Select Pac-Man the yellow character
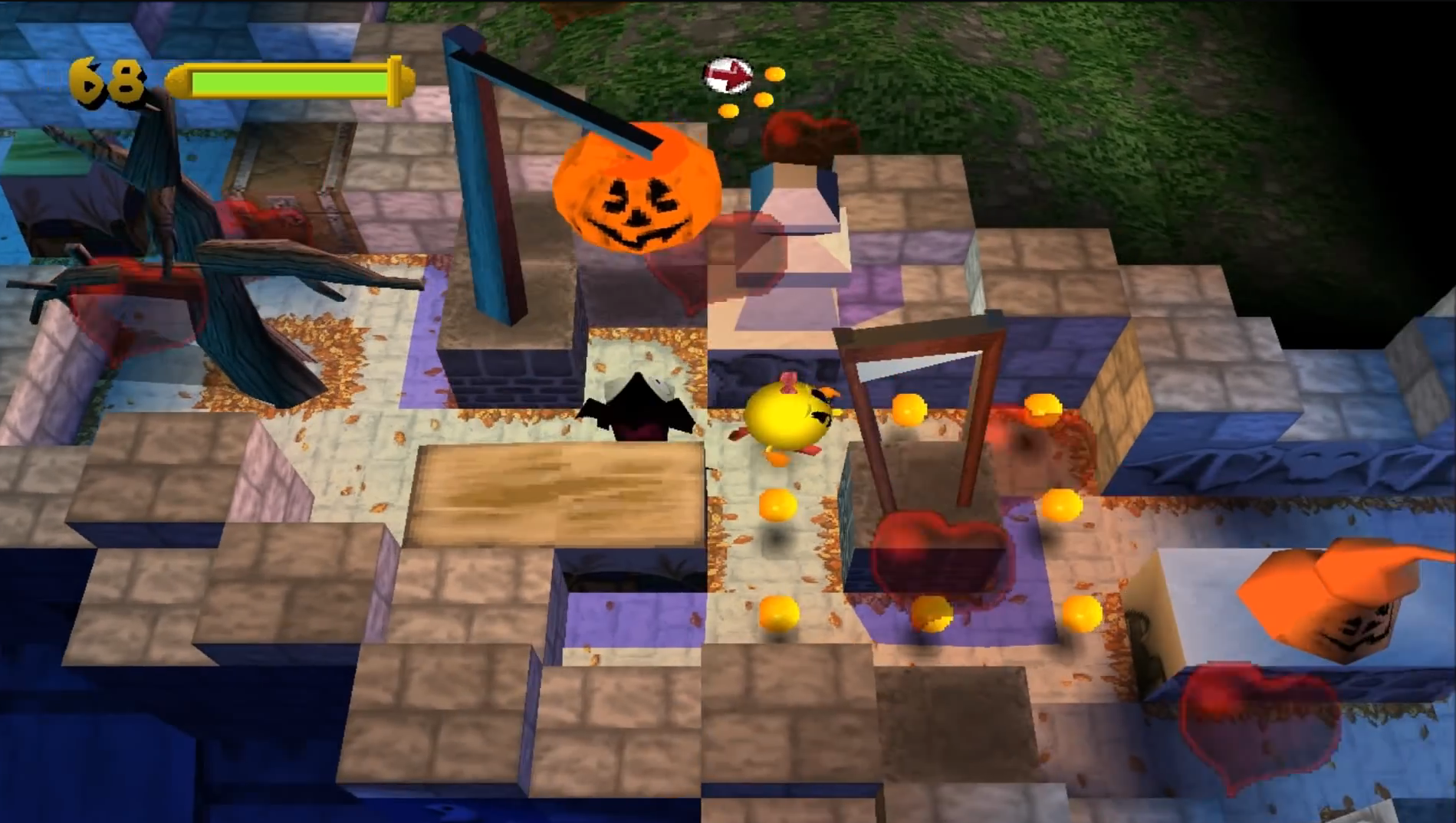Screen dimensions: 1456x823 click(x=790, y=418)
